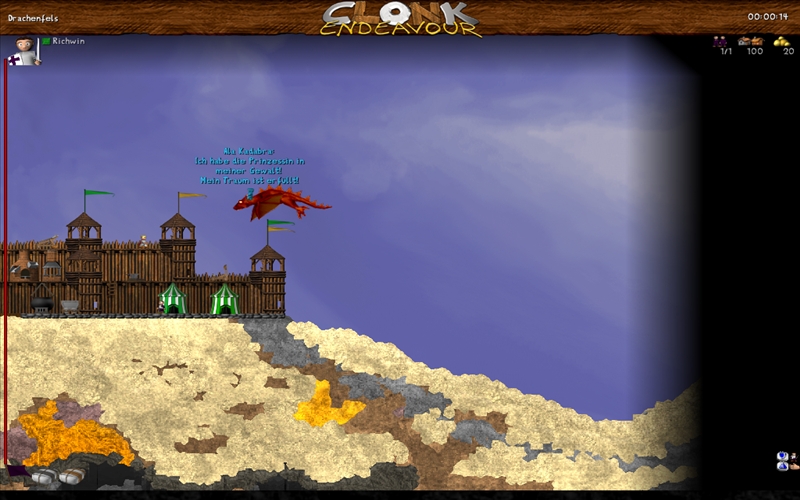Click the small clonk figure icon
The height and width of the screenshot is (500, 800).
tap(794, 456)
